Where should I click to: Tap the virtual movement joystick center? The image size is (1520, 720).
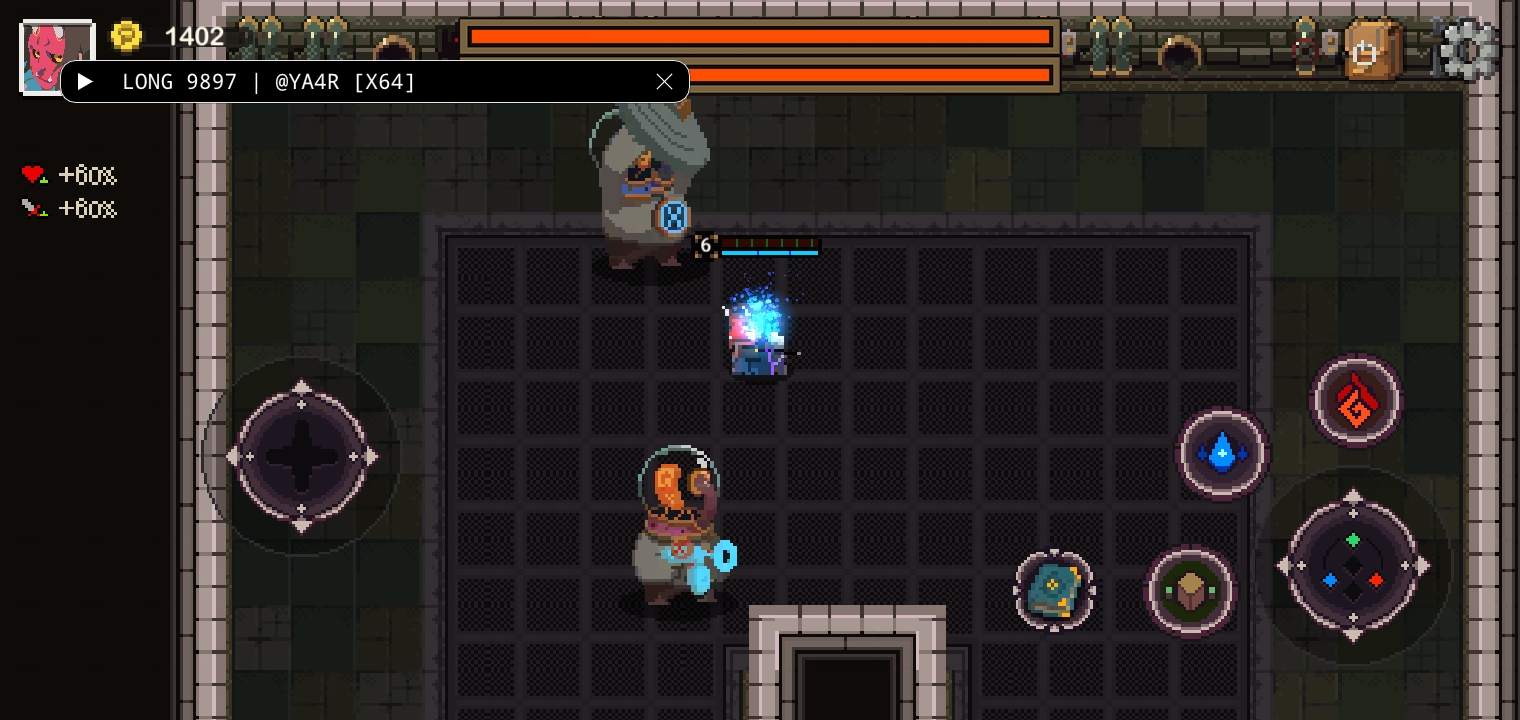point(302,457)
